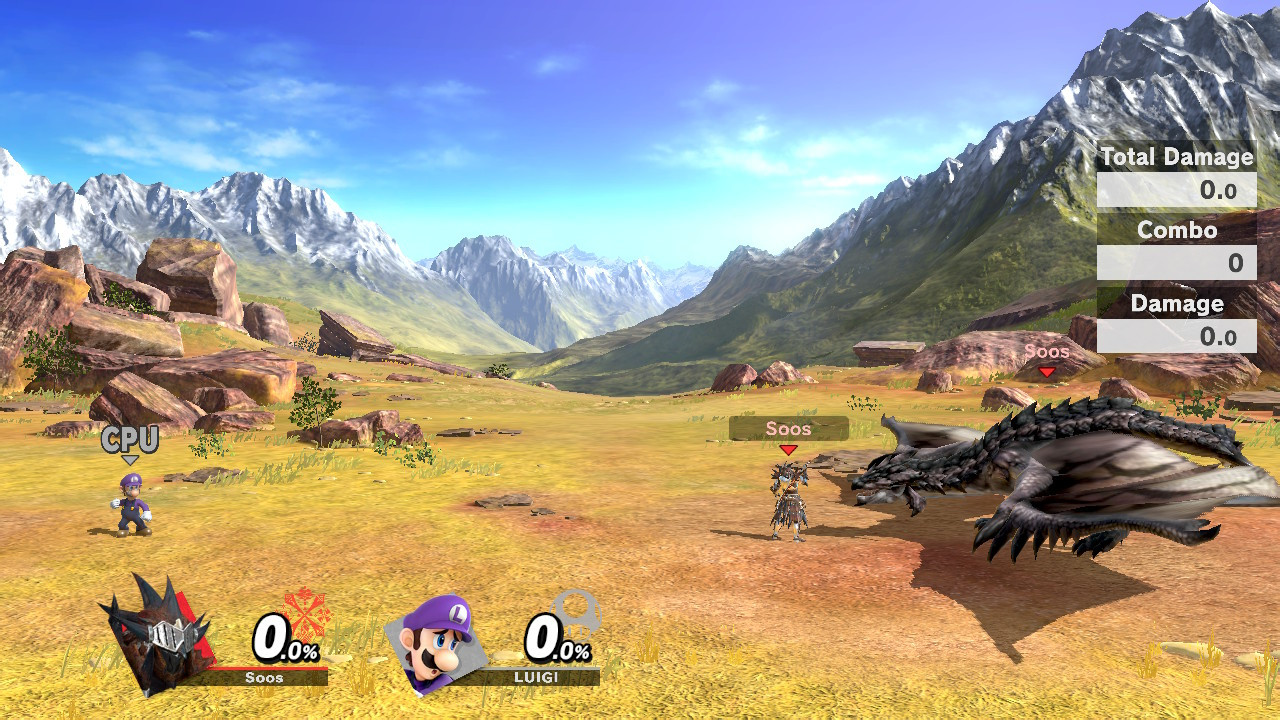Select the red arrow marker above Soos's fighter
The image size is (1280, 720).
coord(787,451)
